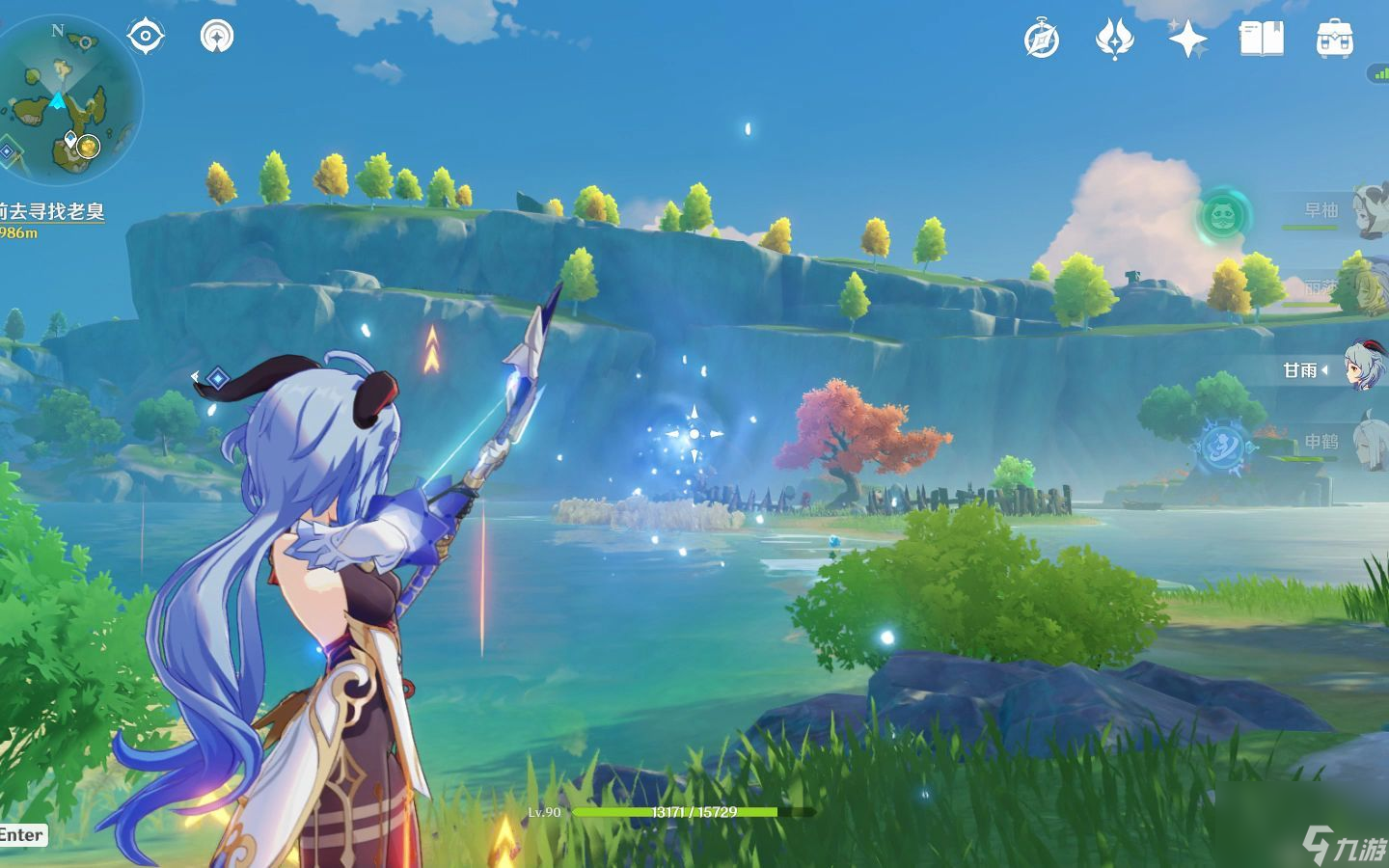Click the gold quest marker on minimap
The width and height of the screenshot is (1389, 868).
[89, 147]
